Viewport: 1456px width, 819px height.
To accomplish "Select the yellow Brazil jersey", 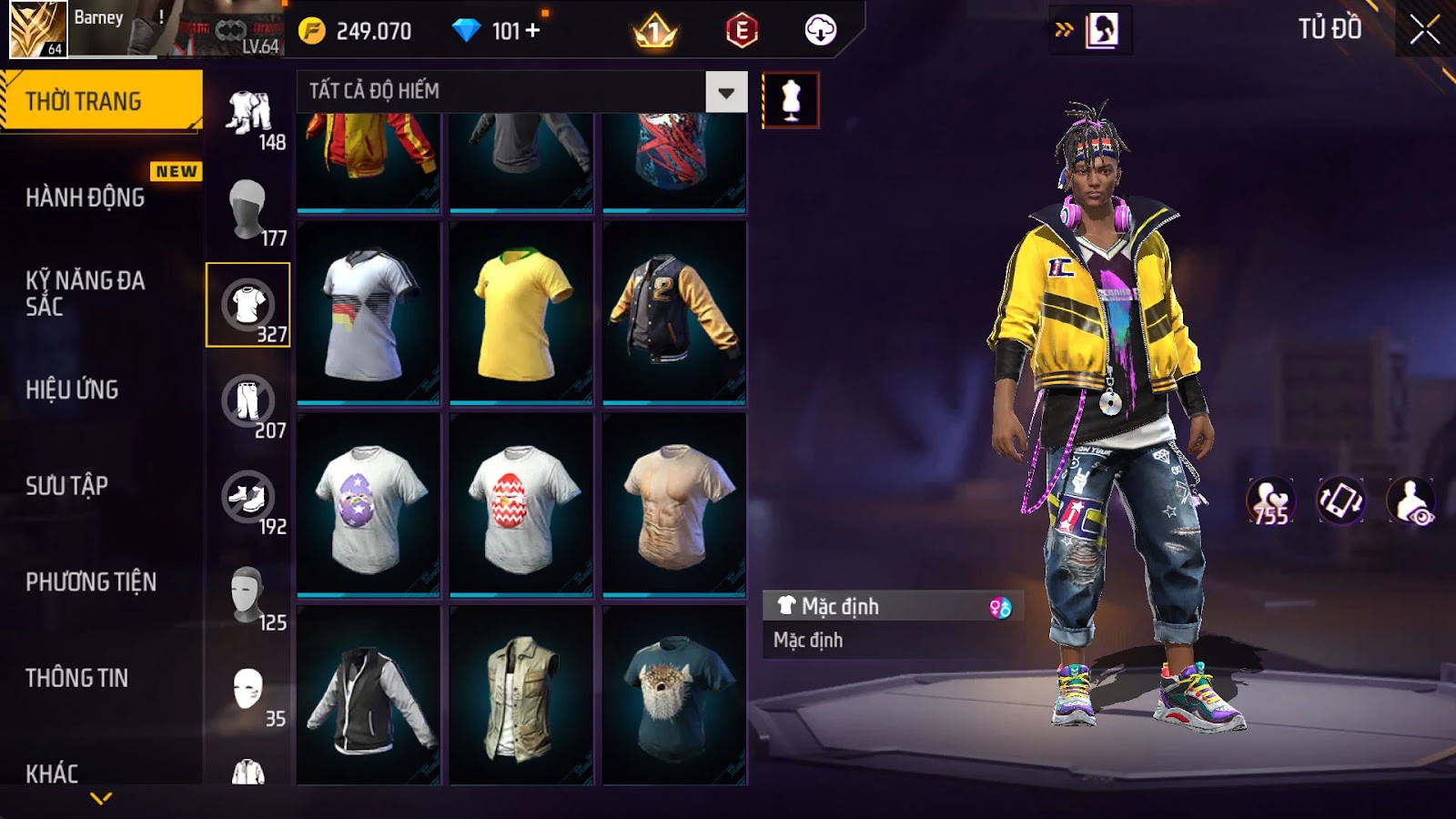I will [x=521, y=314].
